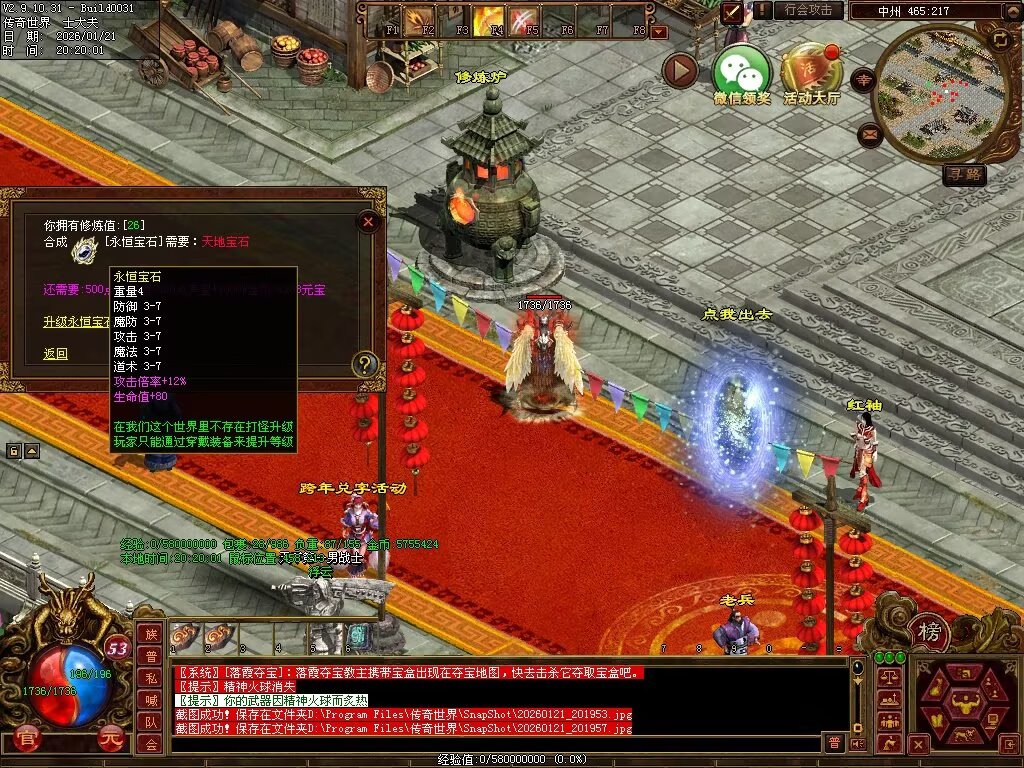The image size is (1024, 768).
Task: Trigger the F5 red slash skill
Action: 524,20
